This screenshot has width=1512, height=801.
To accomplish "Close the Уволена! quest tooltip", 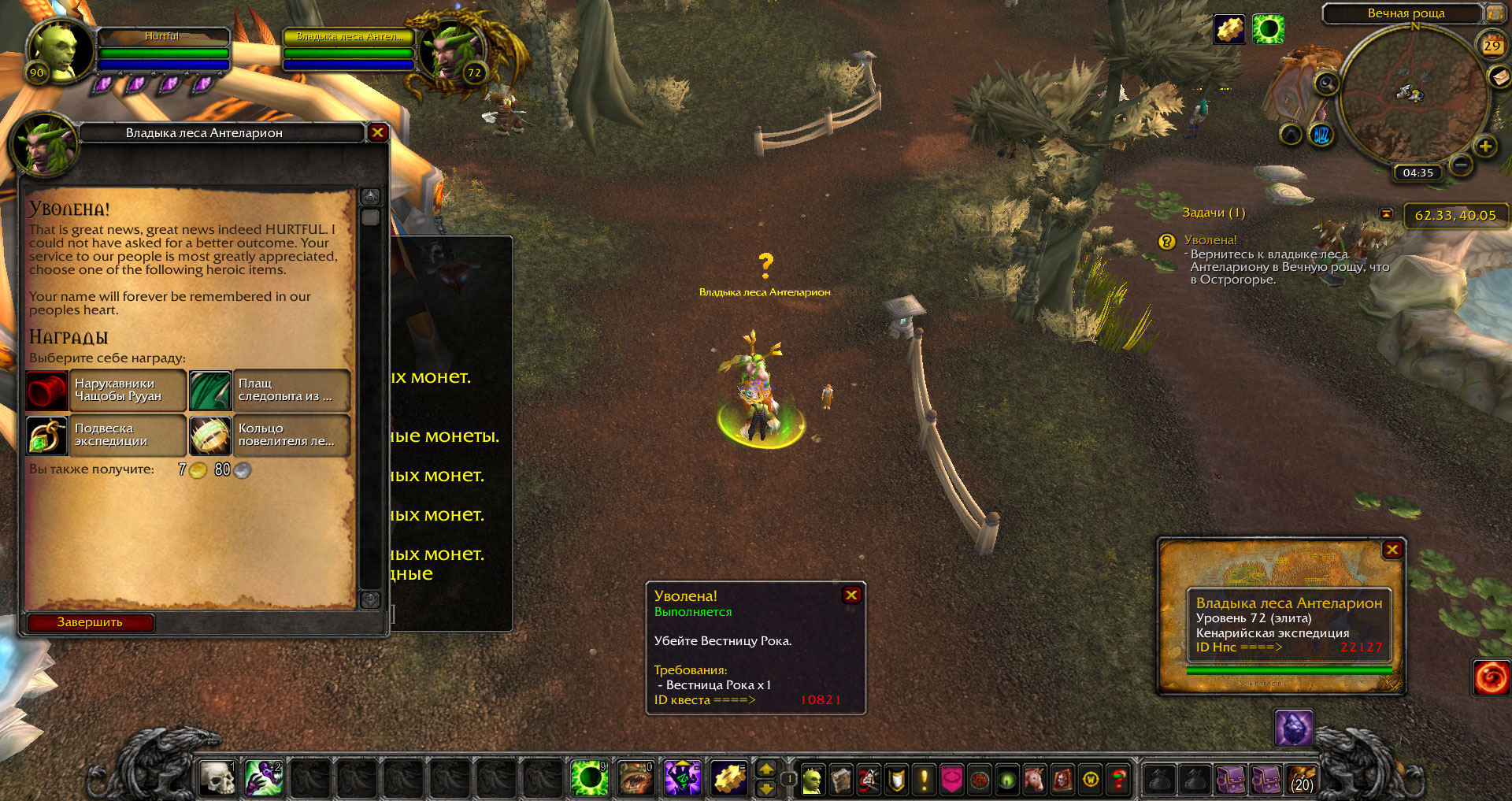I will (x=851, y=595).
